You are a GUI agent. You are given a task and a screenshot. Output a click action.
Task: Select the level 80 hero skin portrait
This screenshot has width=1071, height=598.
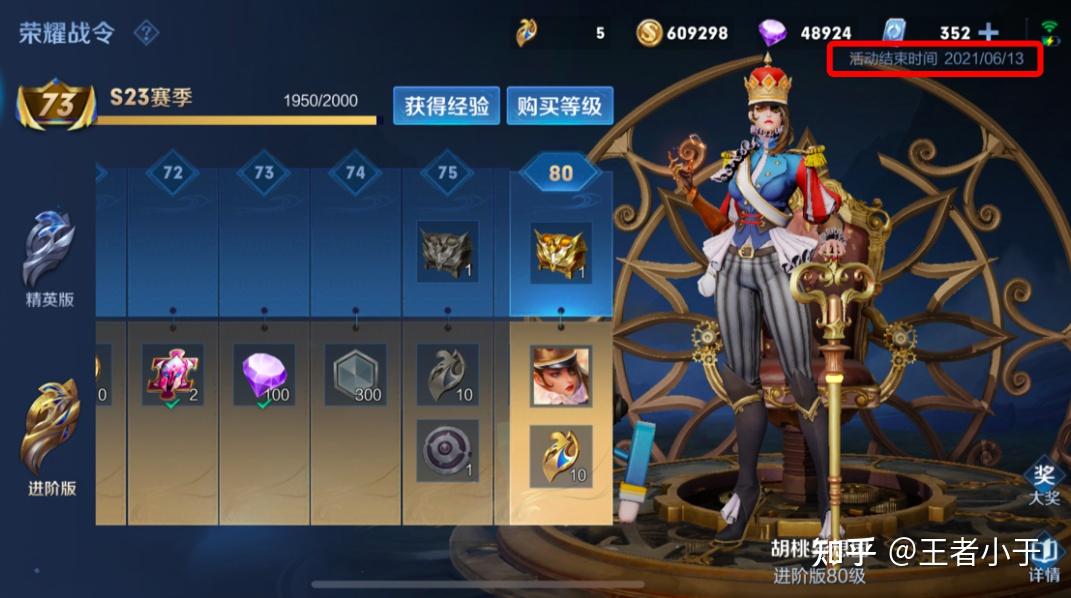(560, 376)
